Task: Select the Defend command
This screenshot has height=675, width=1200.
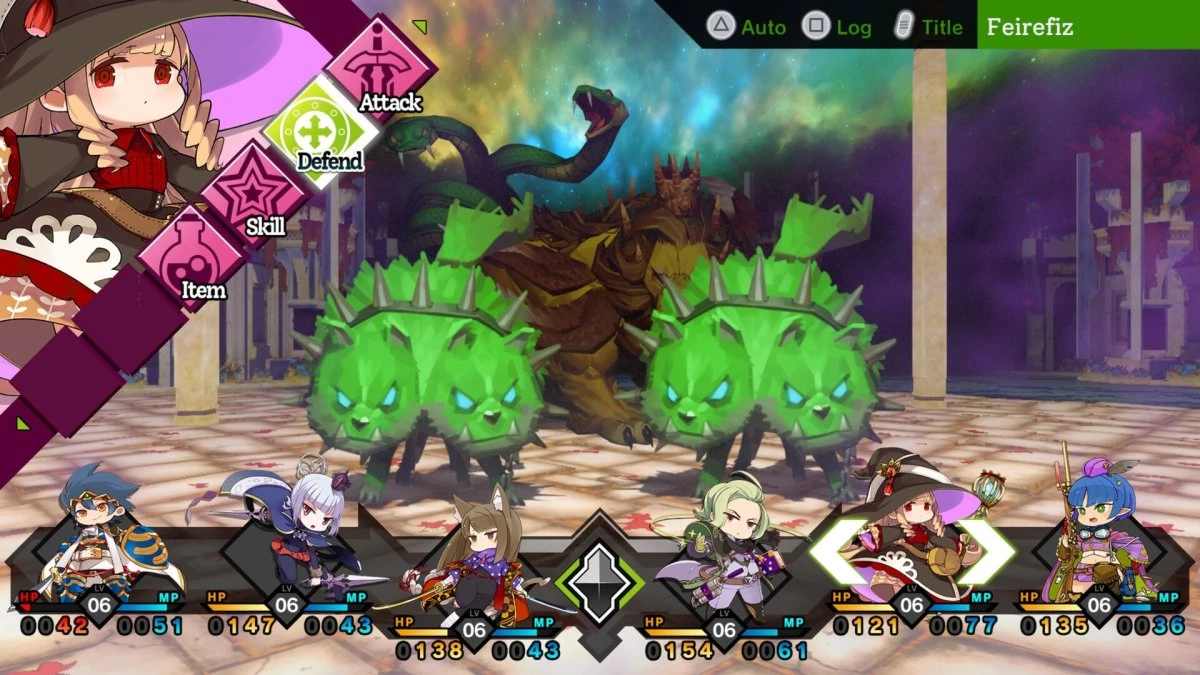Action: pyautogui.click(x=320, y=131)
